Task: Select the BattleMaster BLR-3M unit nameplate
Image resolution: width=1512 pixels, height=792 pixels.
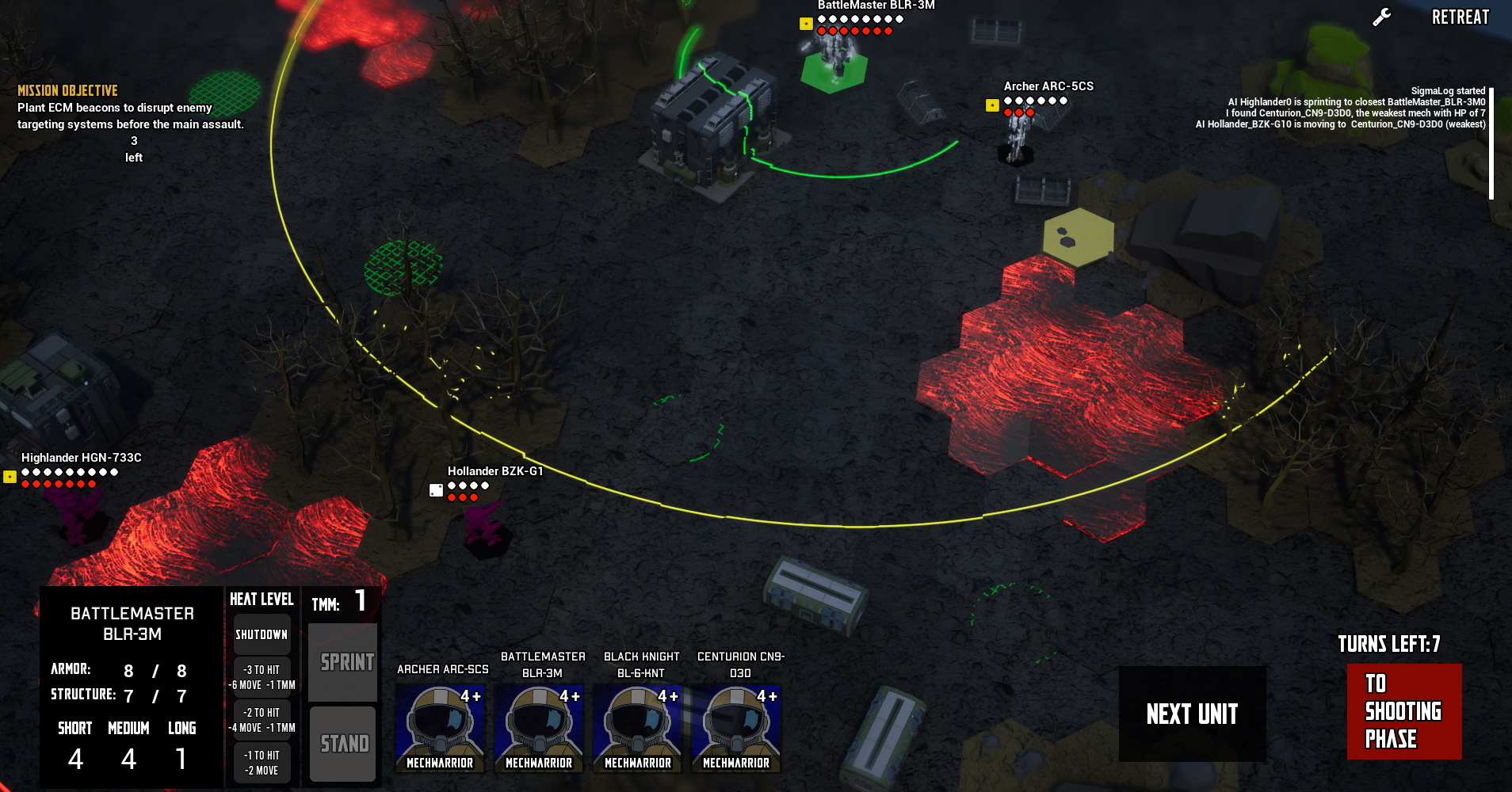Action: click(876, 6)
